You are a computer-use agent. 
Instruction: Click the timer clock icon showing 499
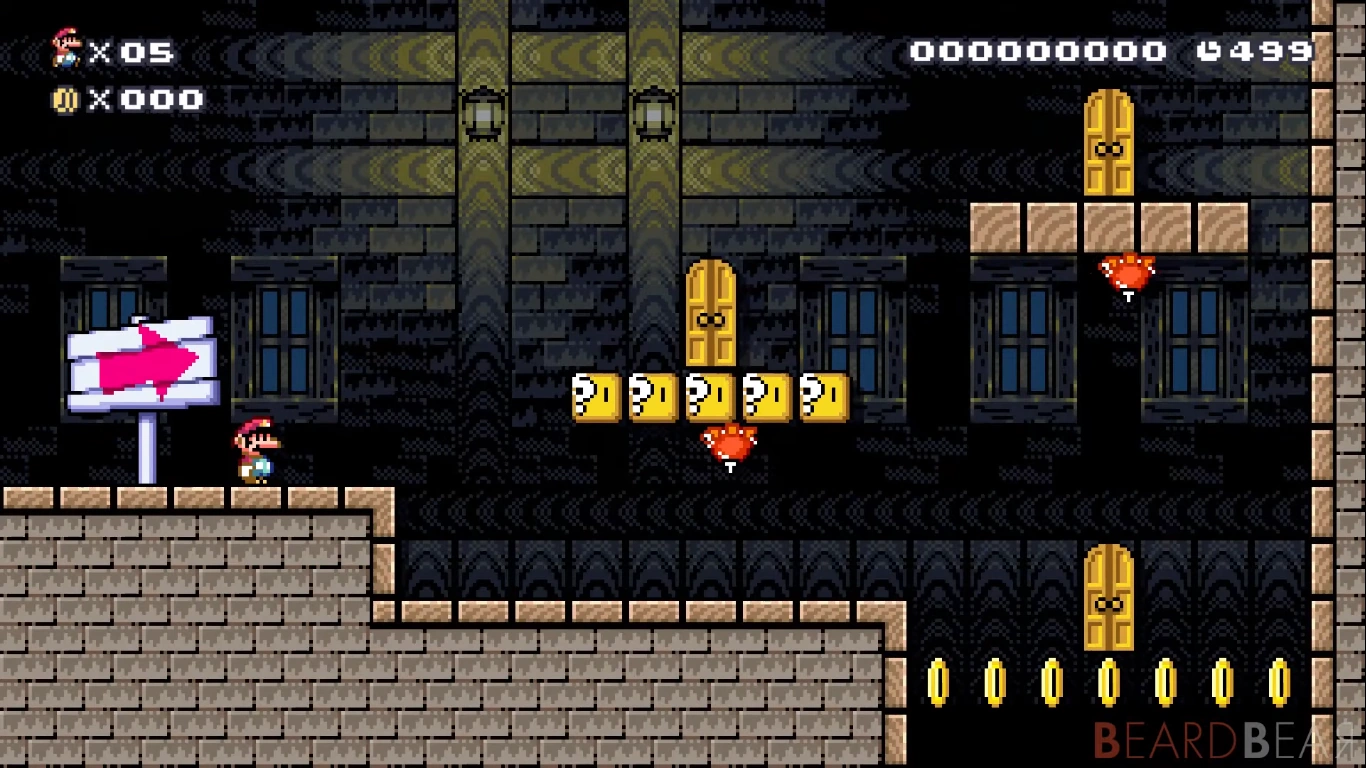coord(1209,48)
